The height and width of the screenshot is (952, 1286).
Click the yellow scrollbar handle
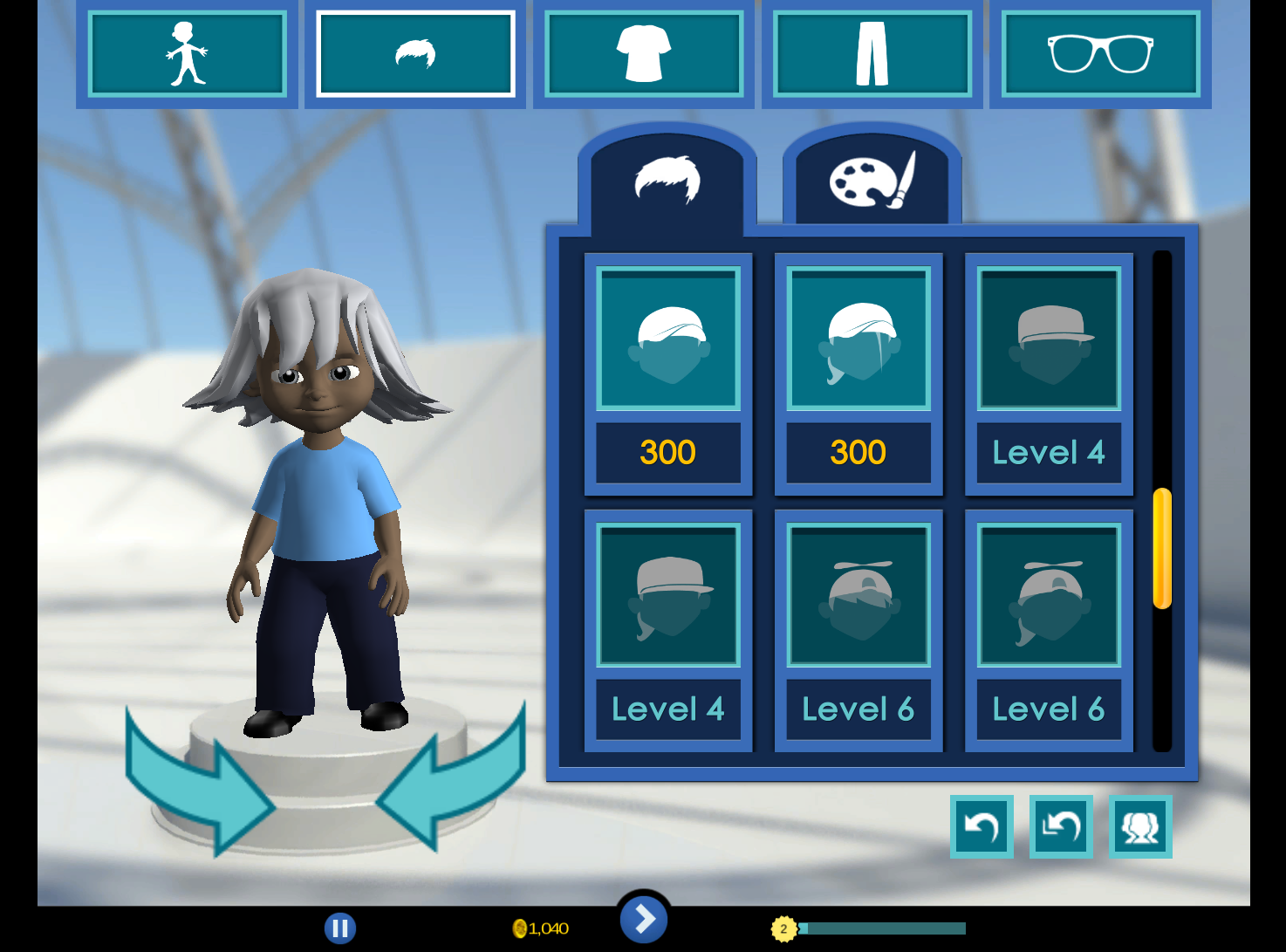click(x=1162, y=548)
